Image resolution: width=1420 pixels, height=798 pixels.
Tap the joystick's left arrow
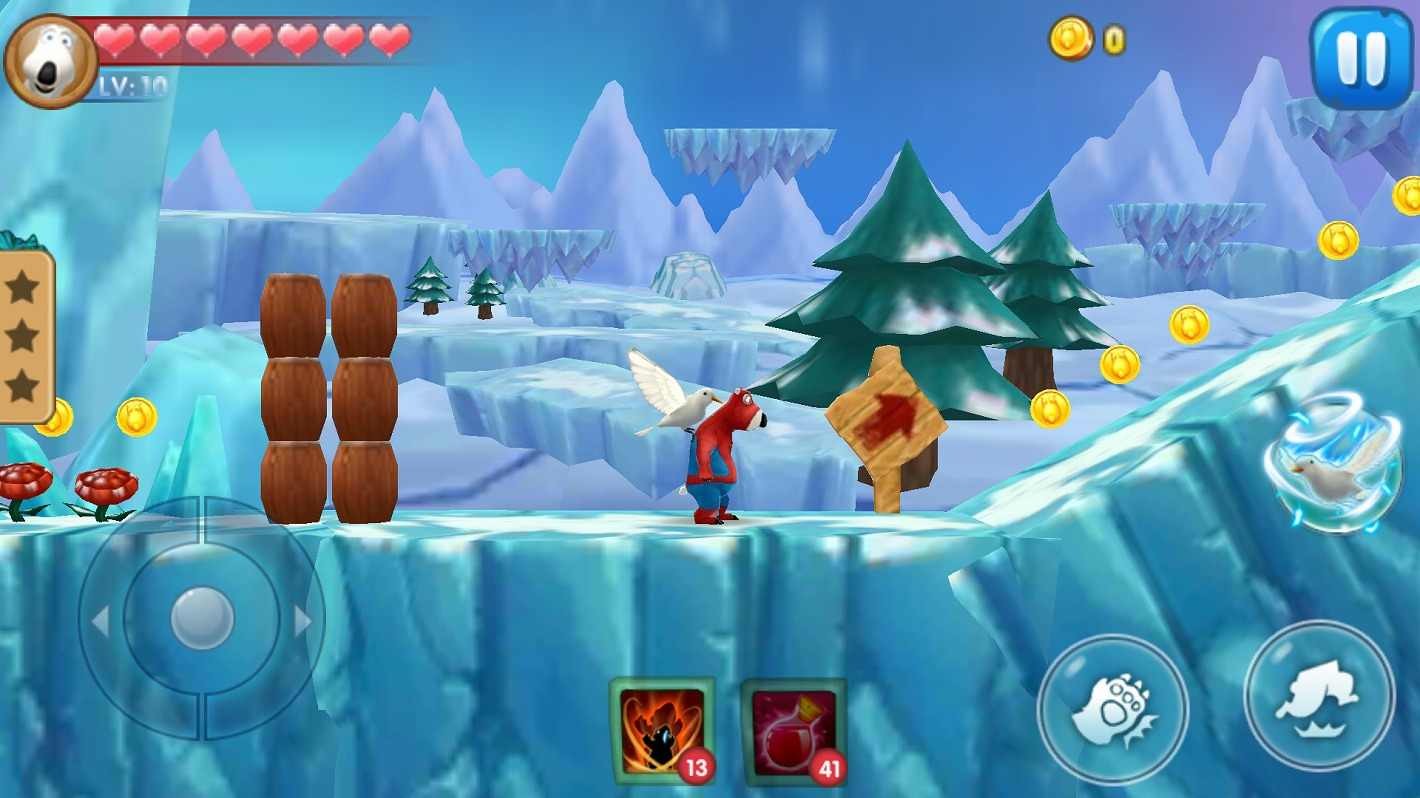pyautogui.click(x=100, y=621)
